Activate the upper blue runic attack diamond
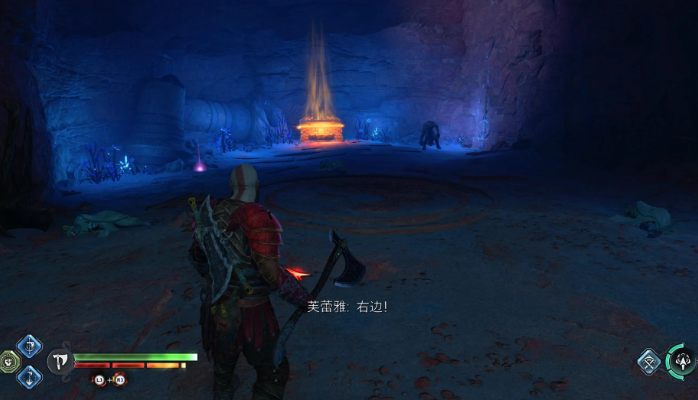The image size is (698, 400). pos(29,346)
